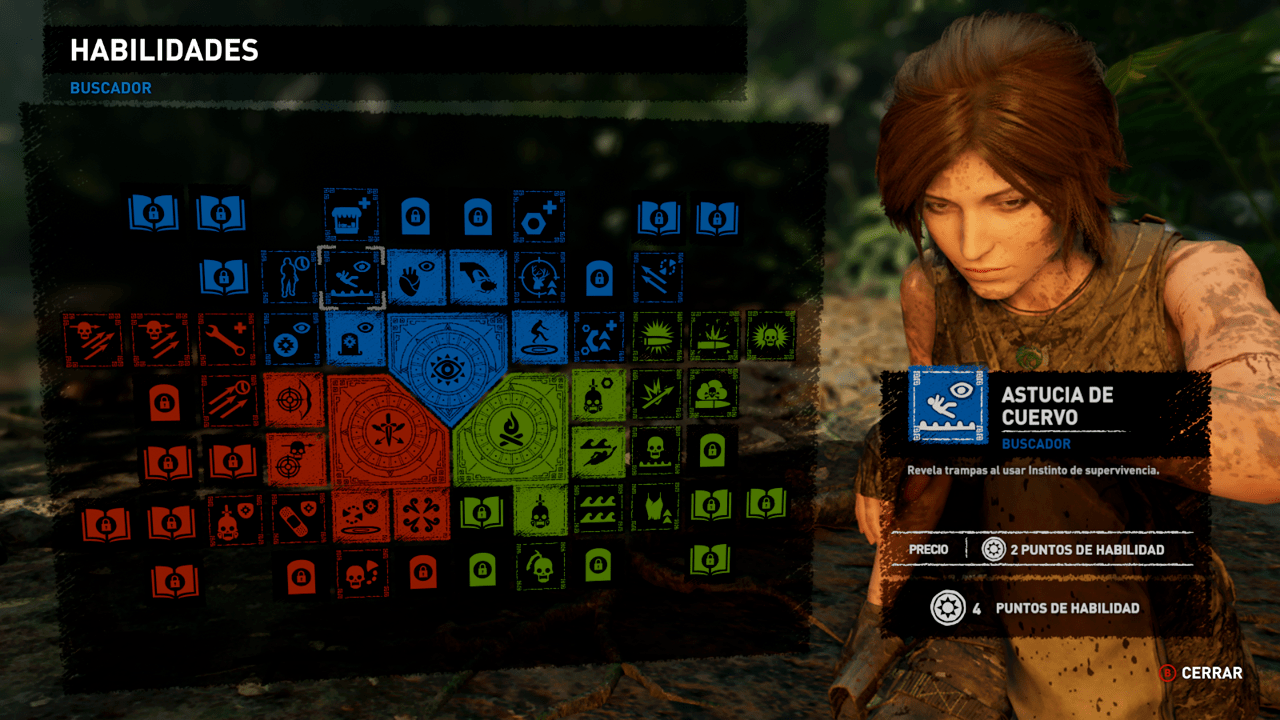
Task: Select the BUSCADOR category label
Action: [110, 88]
